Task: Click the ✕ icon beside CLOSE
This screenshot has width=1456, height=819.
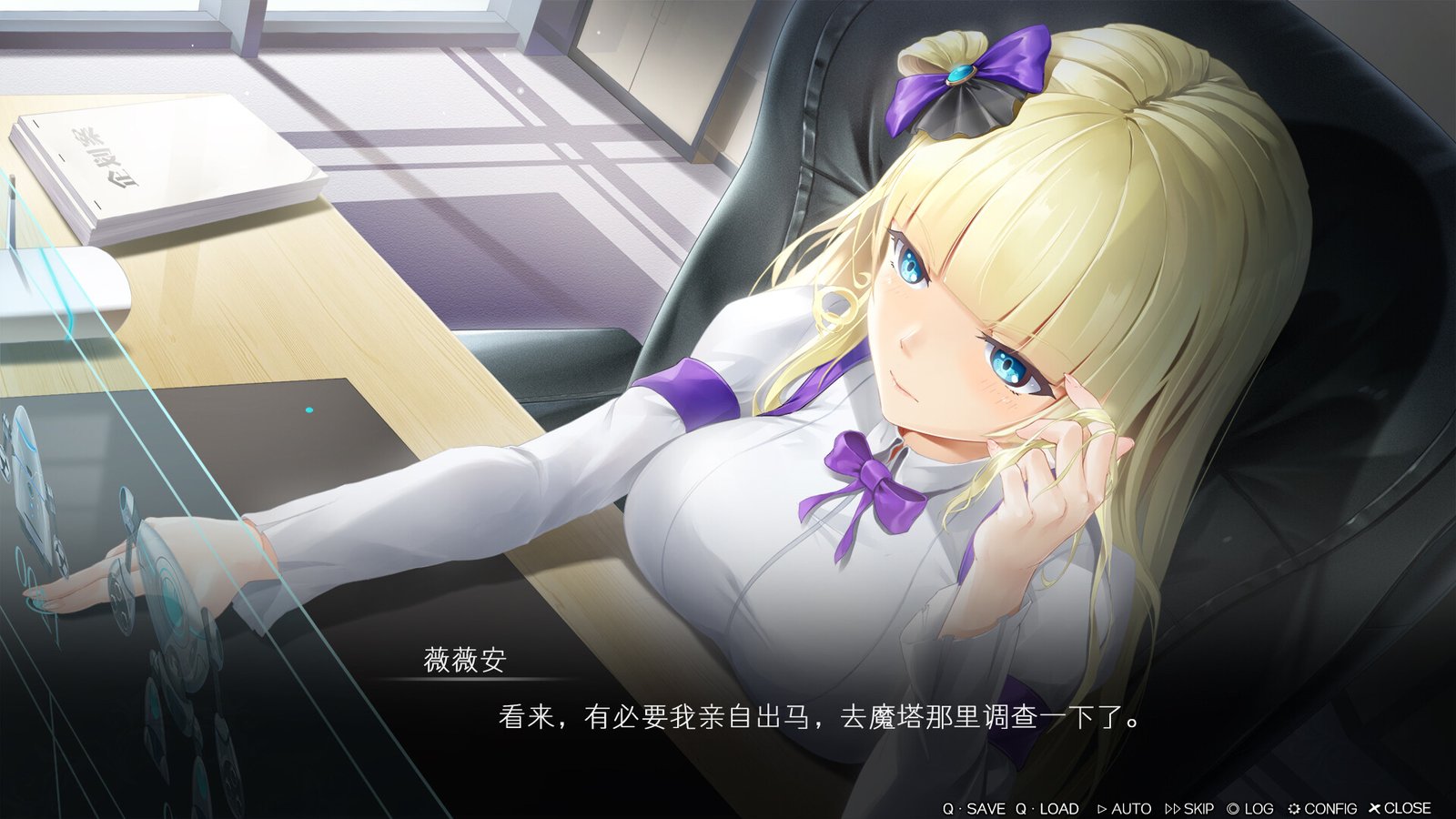Action: coord(1374,807)
